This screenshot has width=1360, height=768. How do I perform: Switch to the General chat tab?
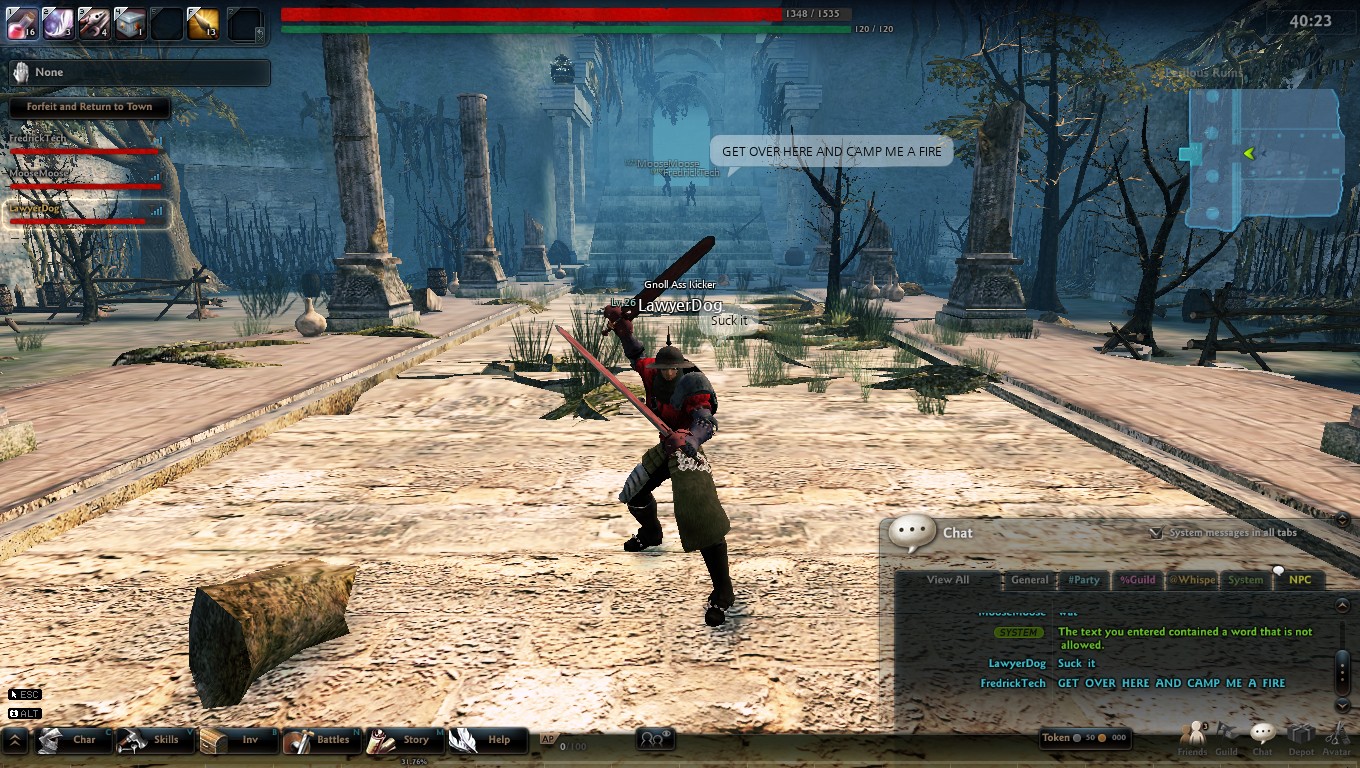(x=1029, y=580)
